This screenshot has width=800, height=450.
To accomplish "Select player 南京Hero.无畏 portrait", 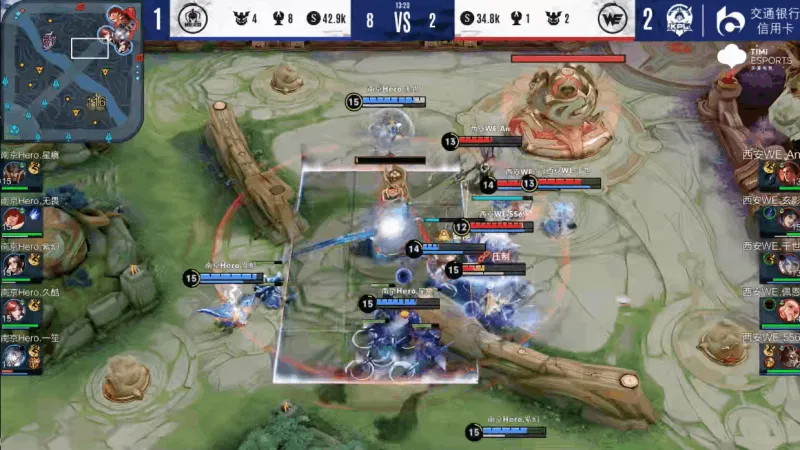I will click(x=16, y=219).
